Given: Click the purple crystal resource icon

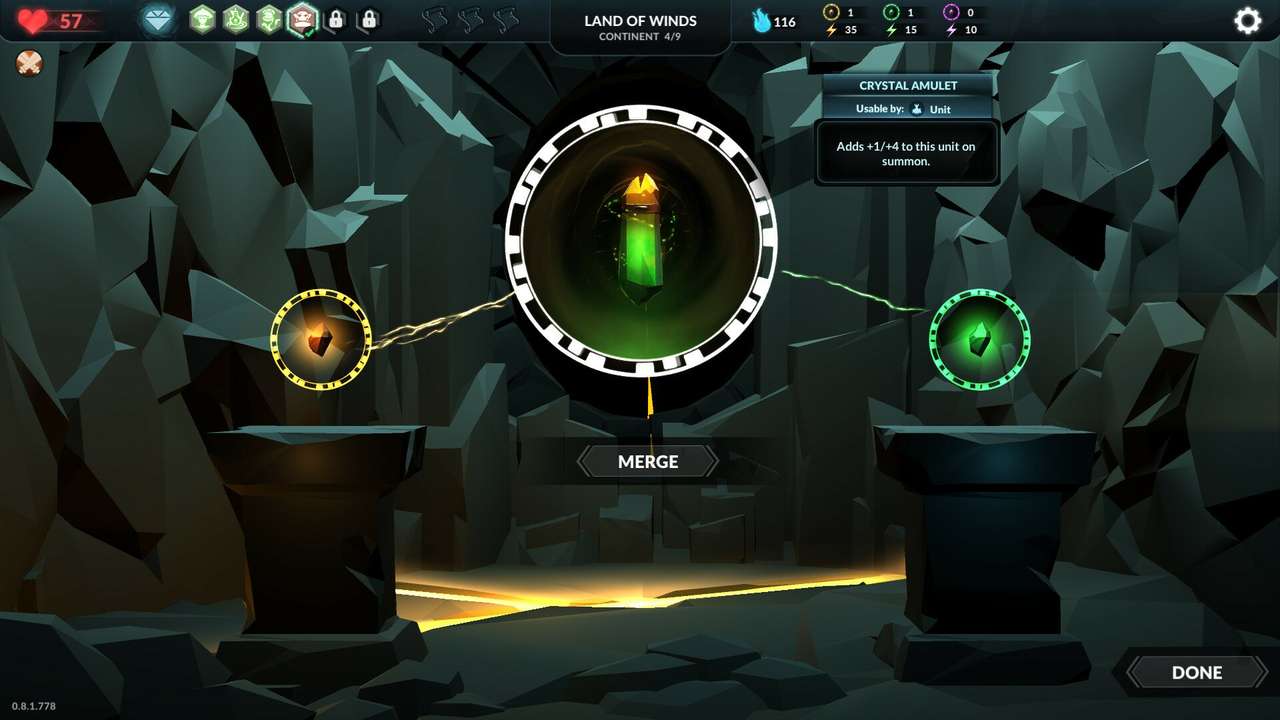Looking at the screenshot, I should pyautogui.click(x=952, y=14).
